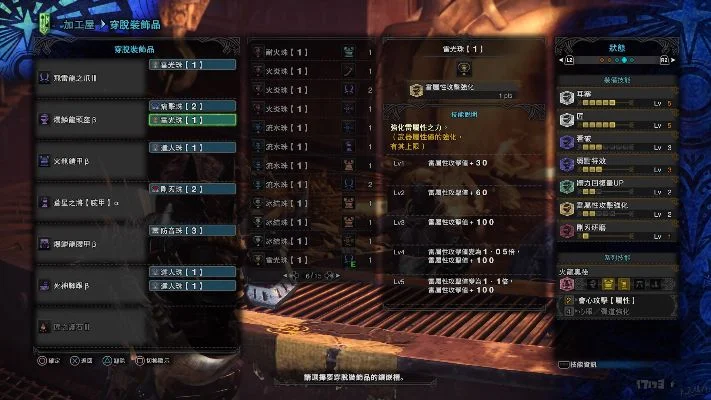
Task: Select the 殘雪鬼之爪II weapon row
Action: pos(90,77)
